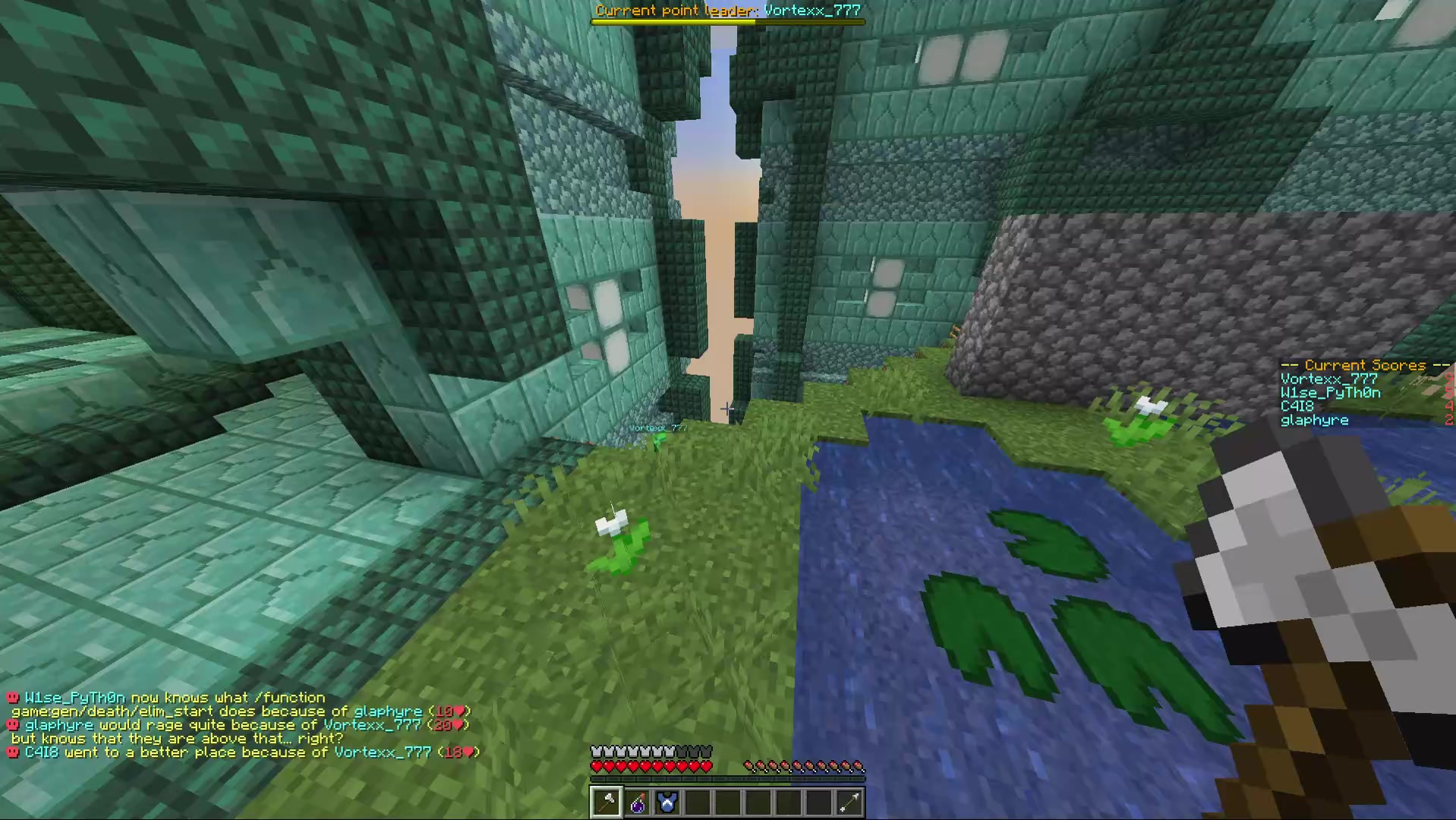This screenshot has height=820, width=1456.
Task: Select the blue chestplate hotbar item
Action: click(667, 803)
